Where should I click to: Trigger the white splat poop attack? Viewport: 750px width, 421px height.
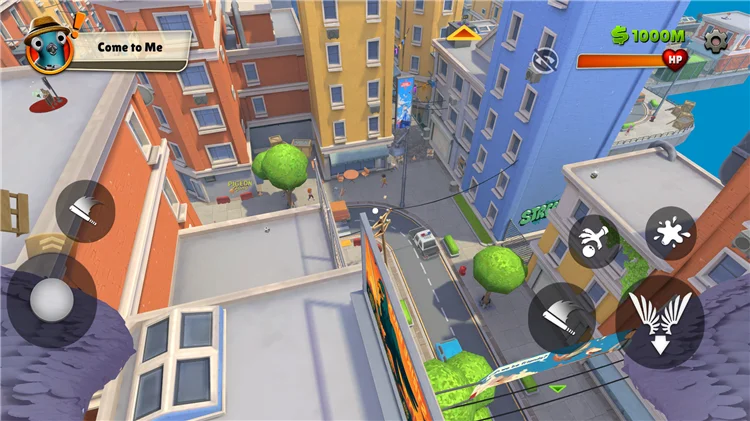[x=669, y=233]
